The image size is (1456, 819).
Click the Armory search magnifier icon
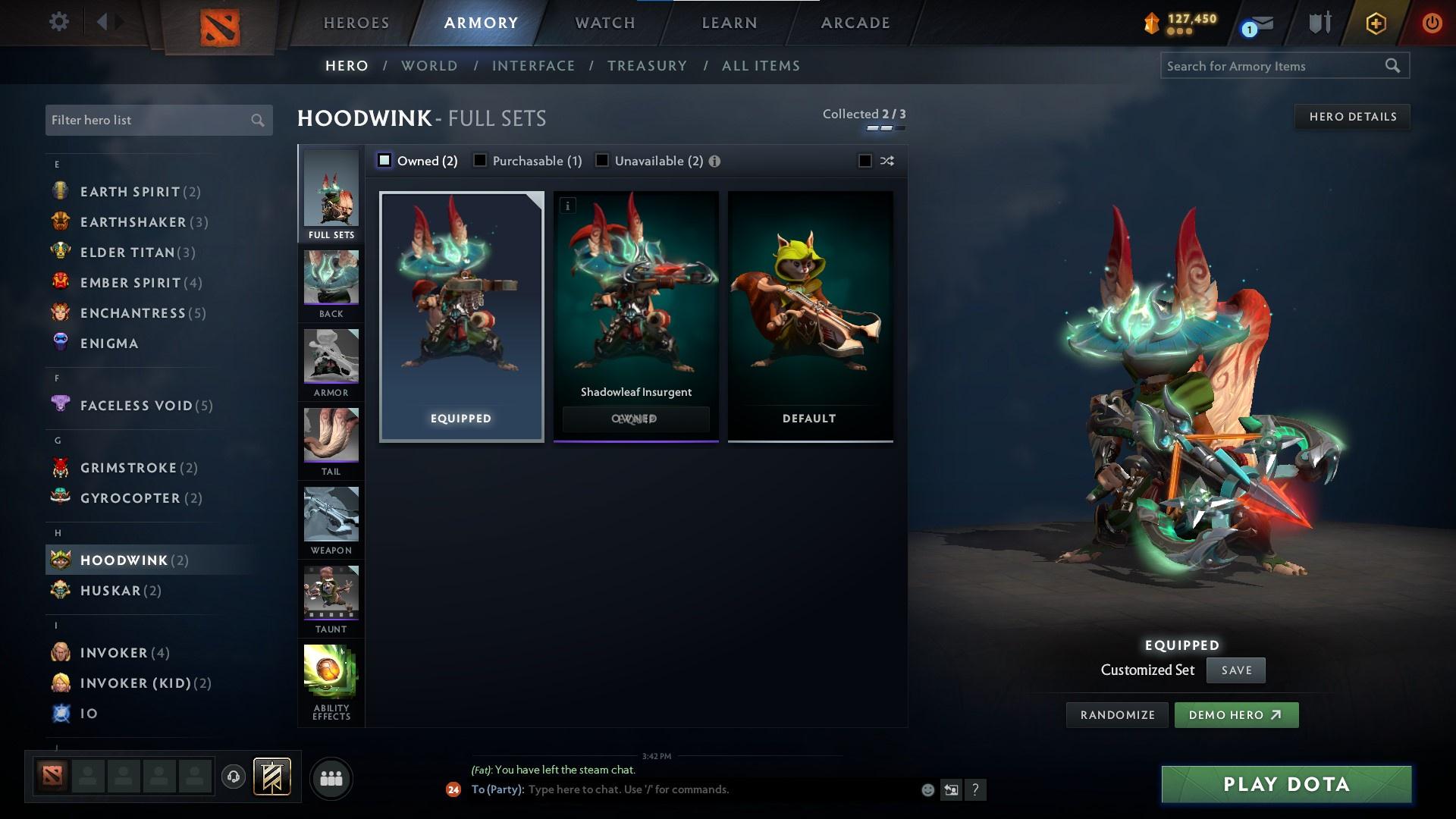point(1394,66)
